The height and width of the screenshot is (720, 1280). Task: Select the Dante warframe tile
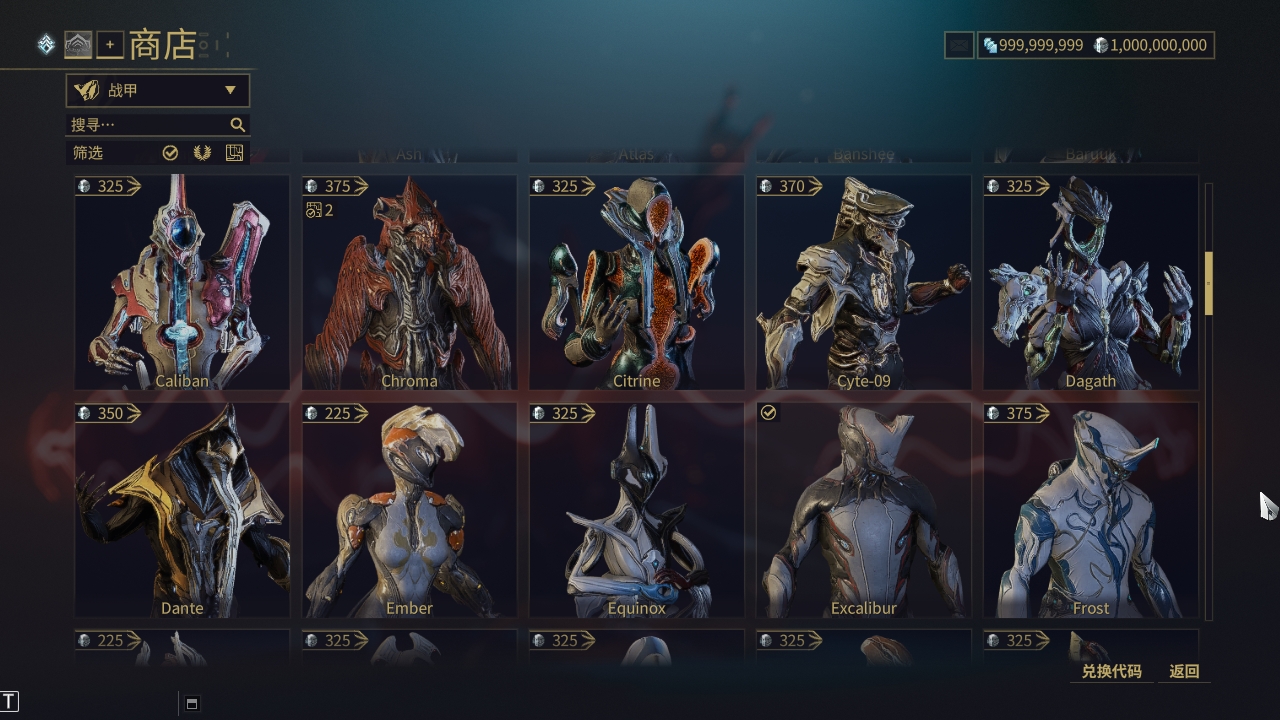tap(182, 510)
